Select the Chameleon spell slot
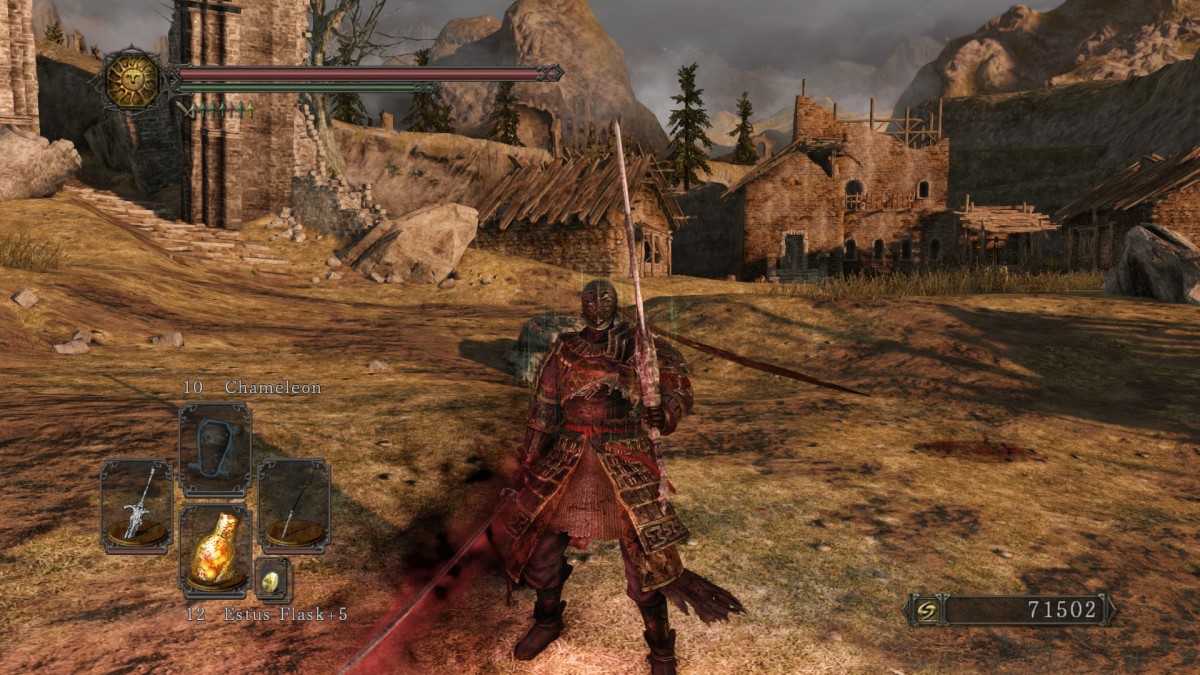Viewport: 1200px width, 675px height. point(215,449)
